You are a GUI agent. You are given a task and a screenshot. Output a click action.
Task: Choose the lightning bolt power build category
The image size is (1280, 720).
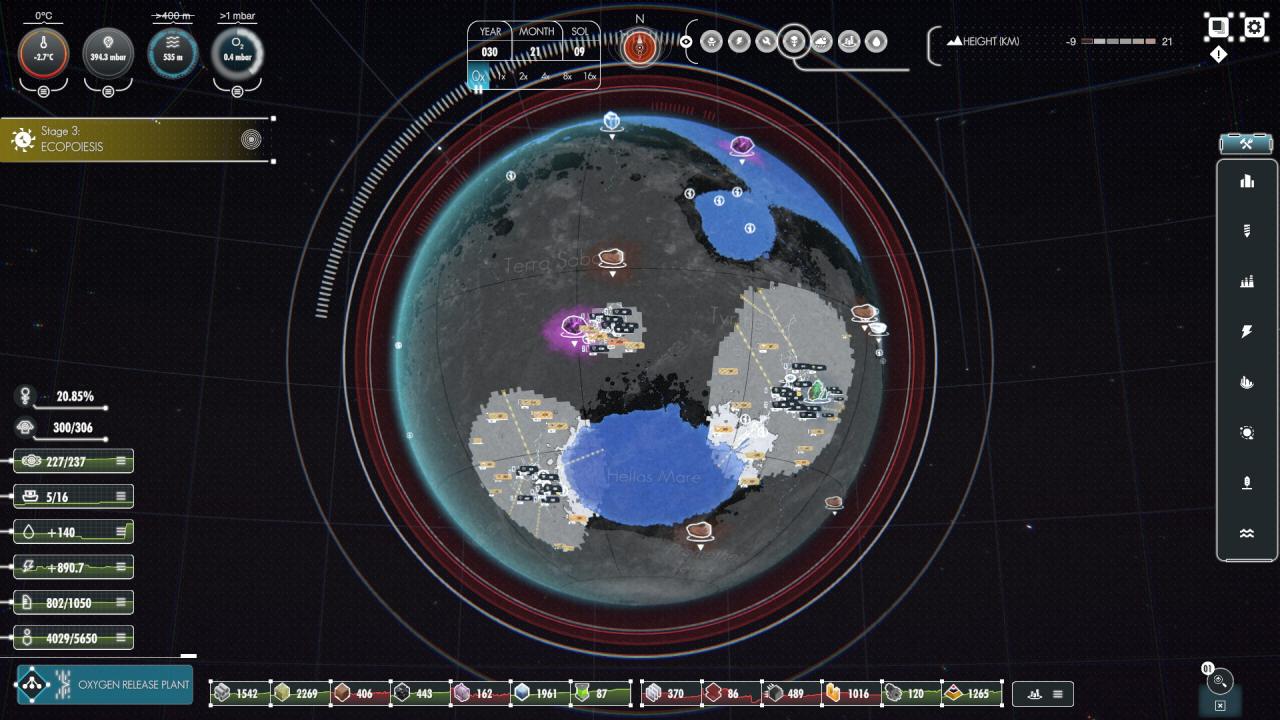[x=1246, y=332]
